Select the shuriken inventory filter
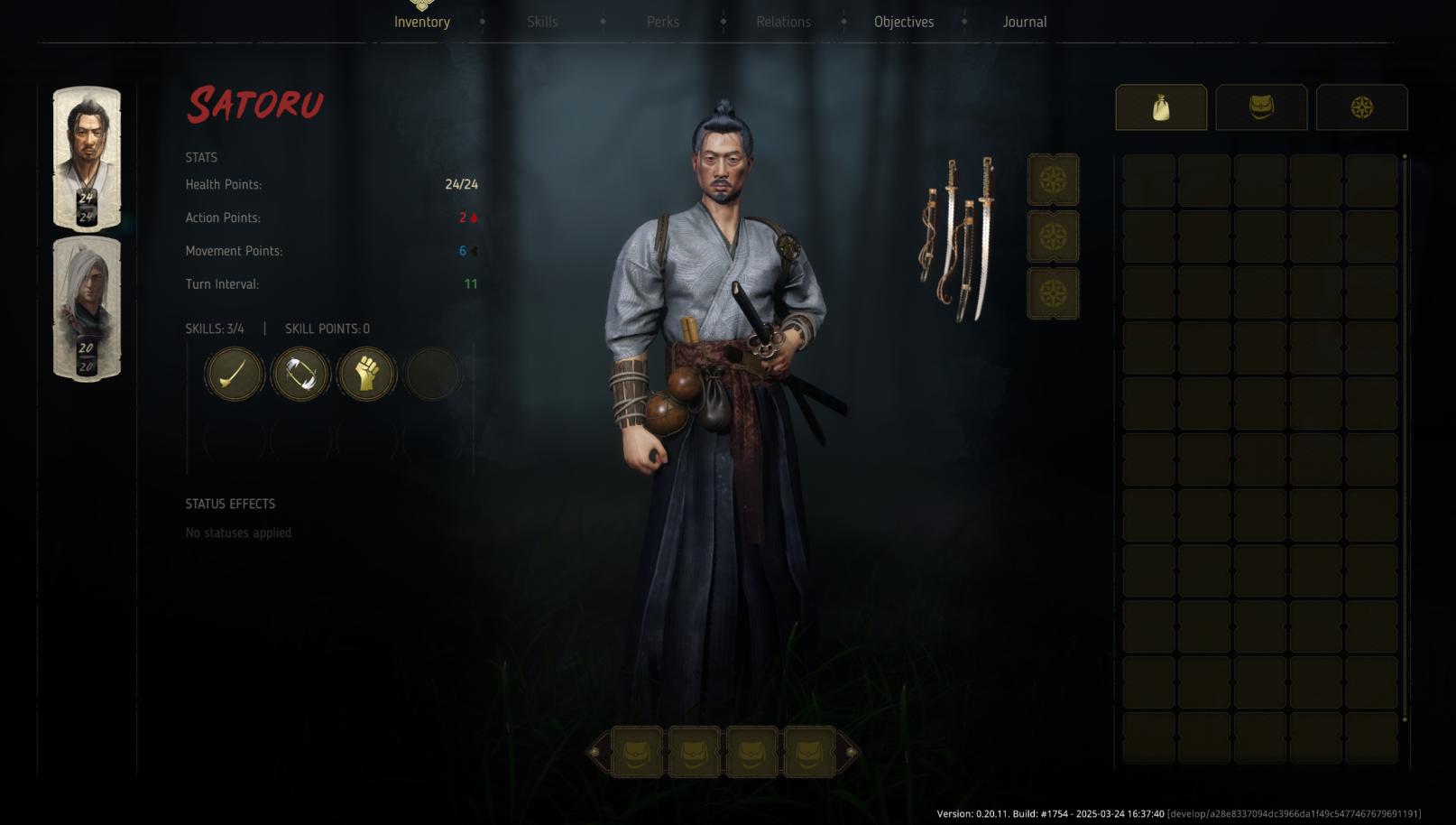The width and height of the screenshot is (1456, 825). point(1361,107)
